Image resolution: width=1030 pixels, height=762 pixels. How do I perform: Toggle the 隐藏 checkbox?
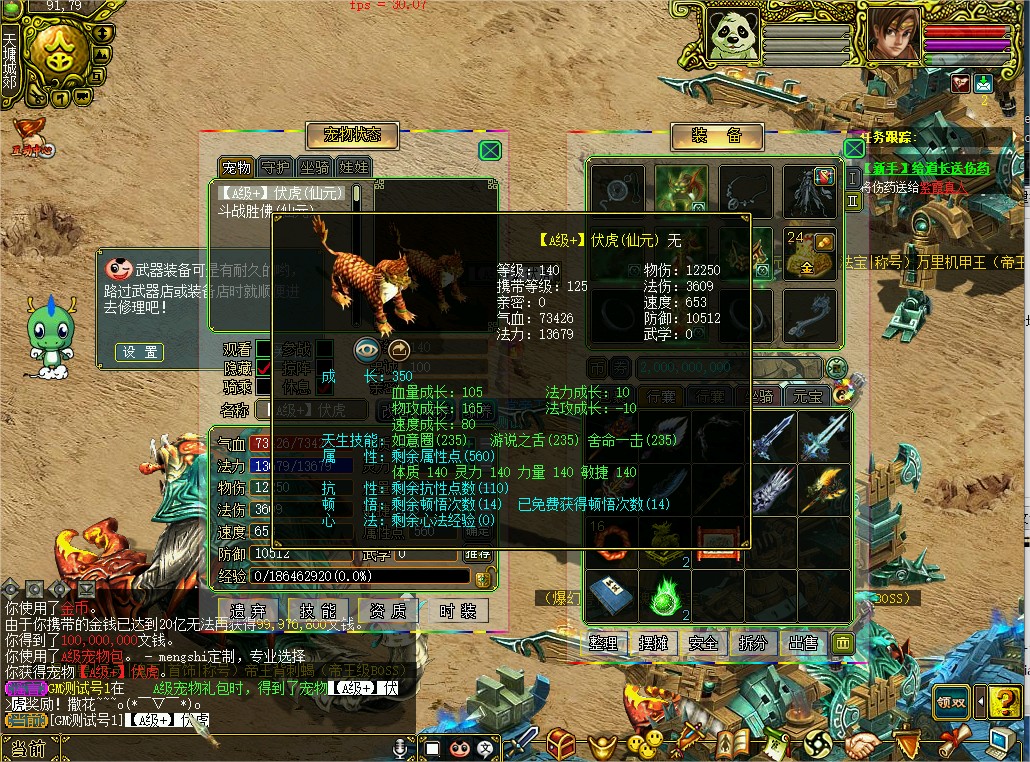pos(264,367)
